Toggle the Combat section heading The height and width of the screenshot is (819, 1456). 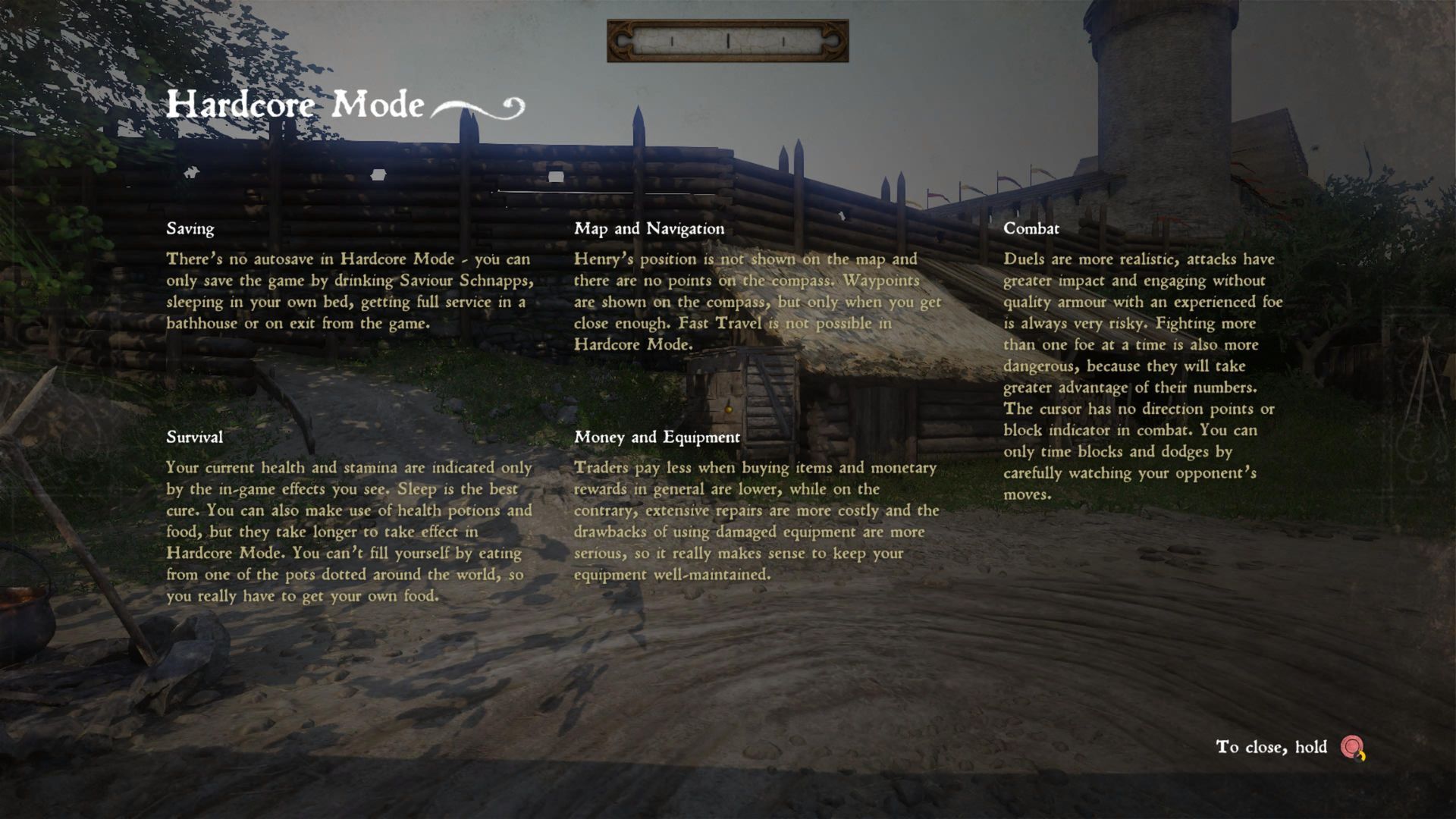tap(1031, 228)
